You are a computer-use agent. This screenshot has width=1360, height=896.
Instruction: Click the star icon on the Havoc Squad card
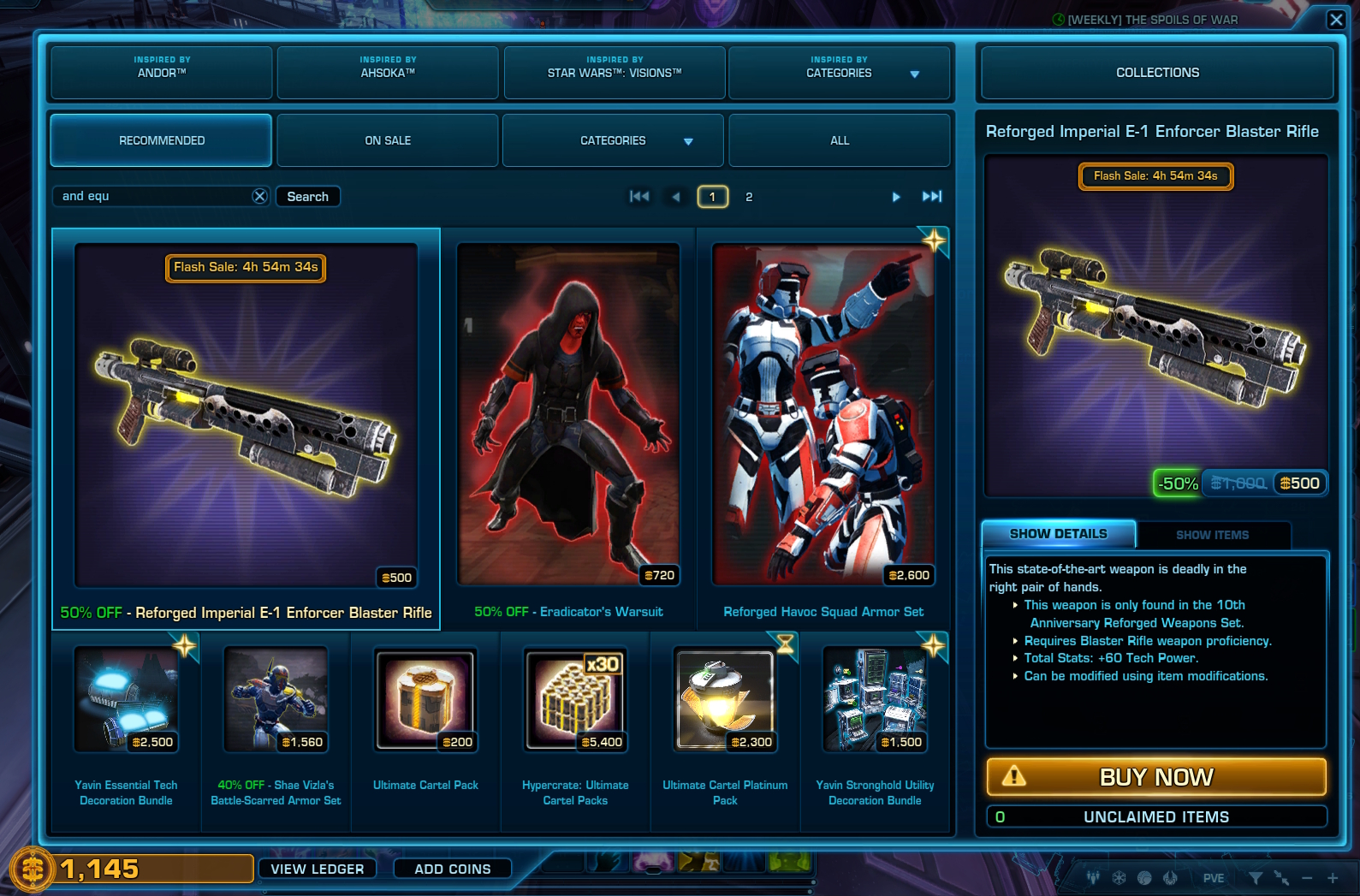[x=933, y=241]
